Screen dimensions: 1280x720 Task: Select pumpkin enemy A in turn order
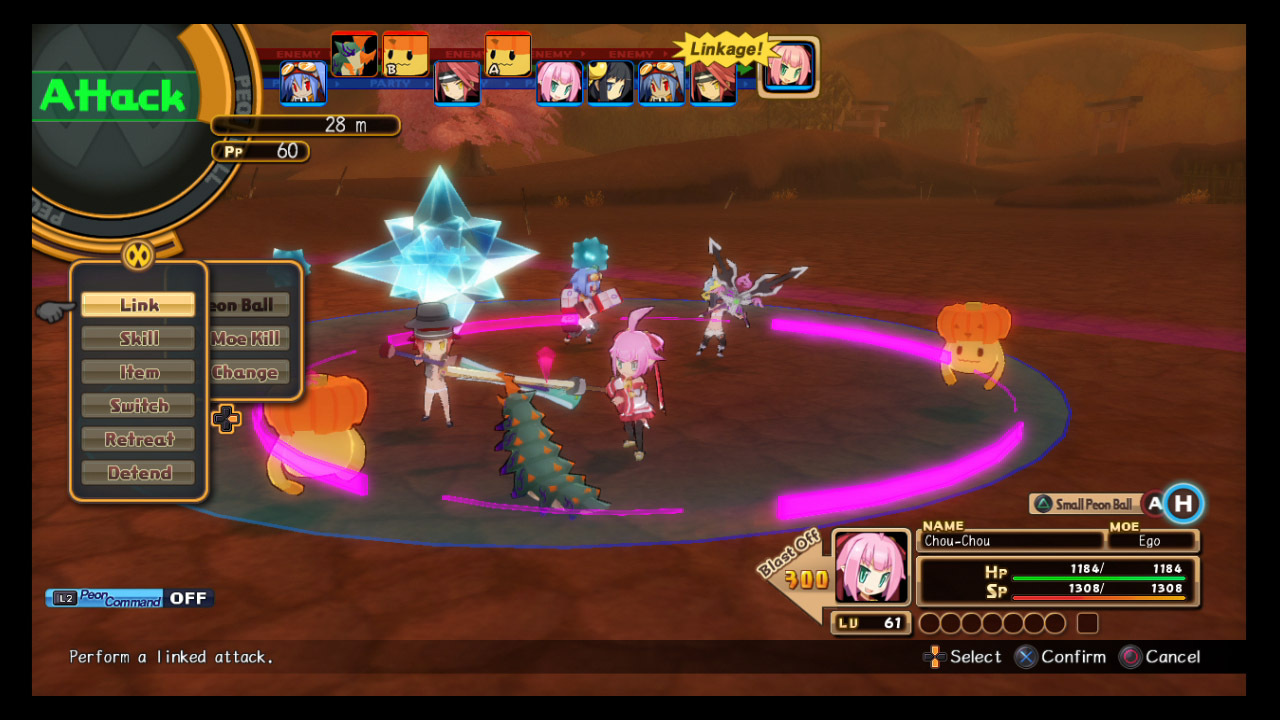507,54
